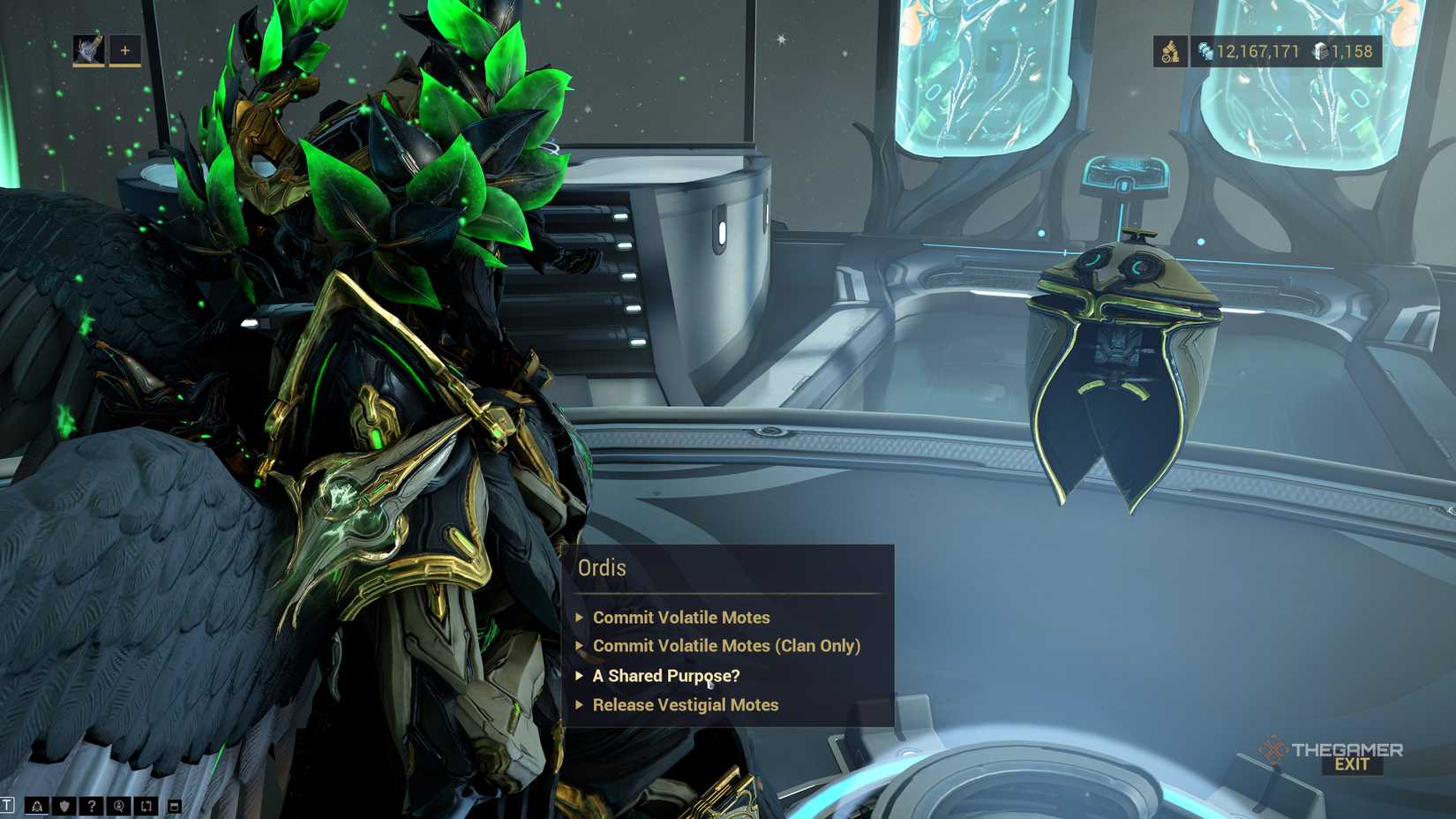Click the alerts bell icon bottom-left
Image resolution: width=1456 pixels, height=819 pixels.
36,805
